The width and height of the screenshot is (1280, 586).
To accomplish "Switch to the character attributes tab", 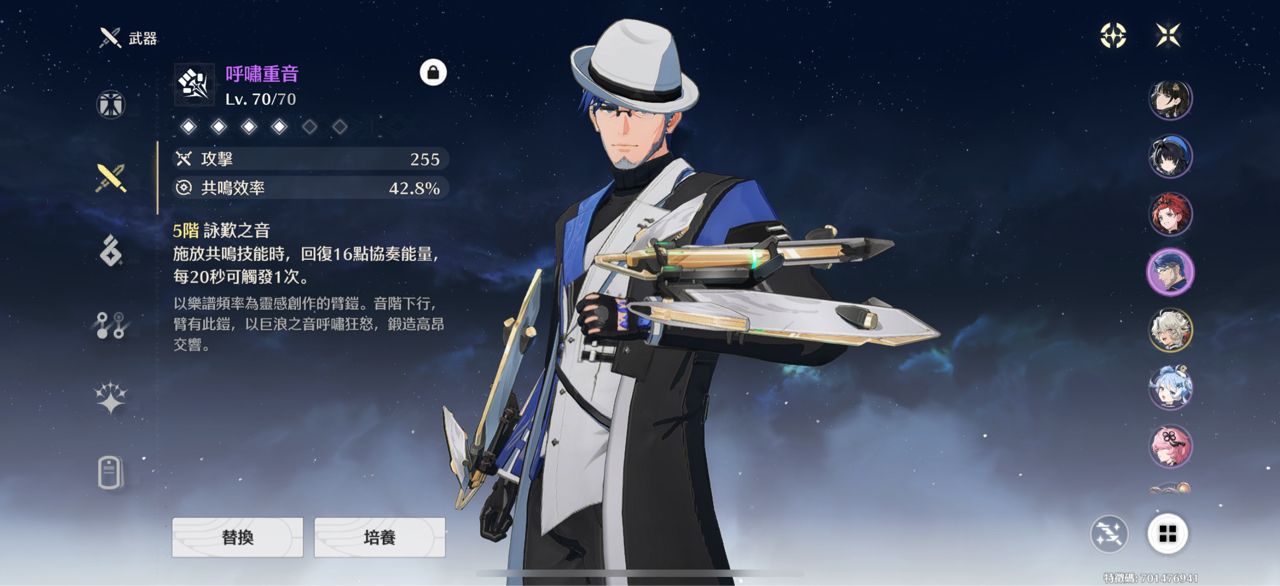I will (111, 104).
